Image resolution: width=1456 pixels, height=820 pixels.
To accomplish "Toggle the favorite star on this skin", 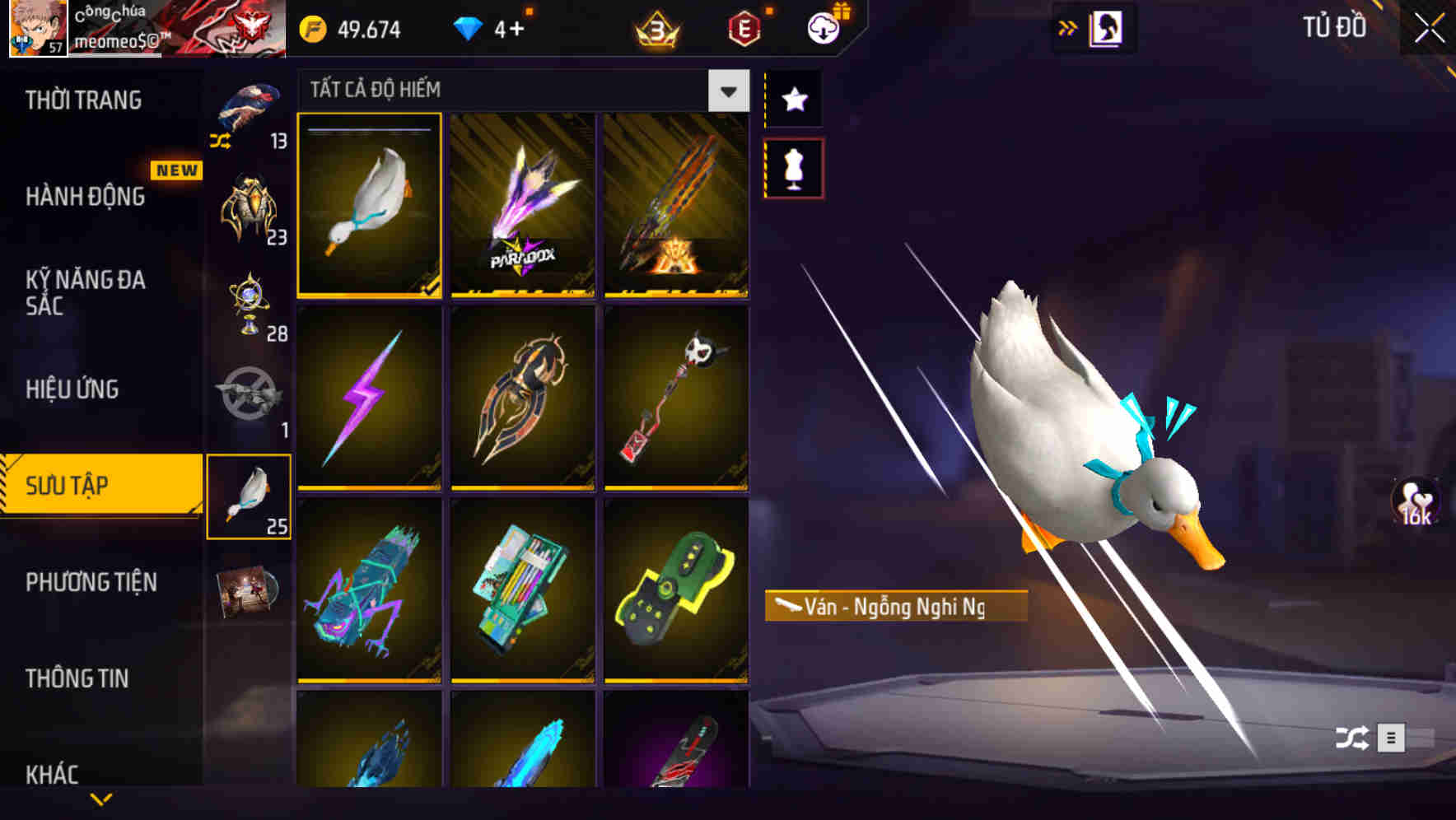I will pos(794,99).
